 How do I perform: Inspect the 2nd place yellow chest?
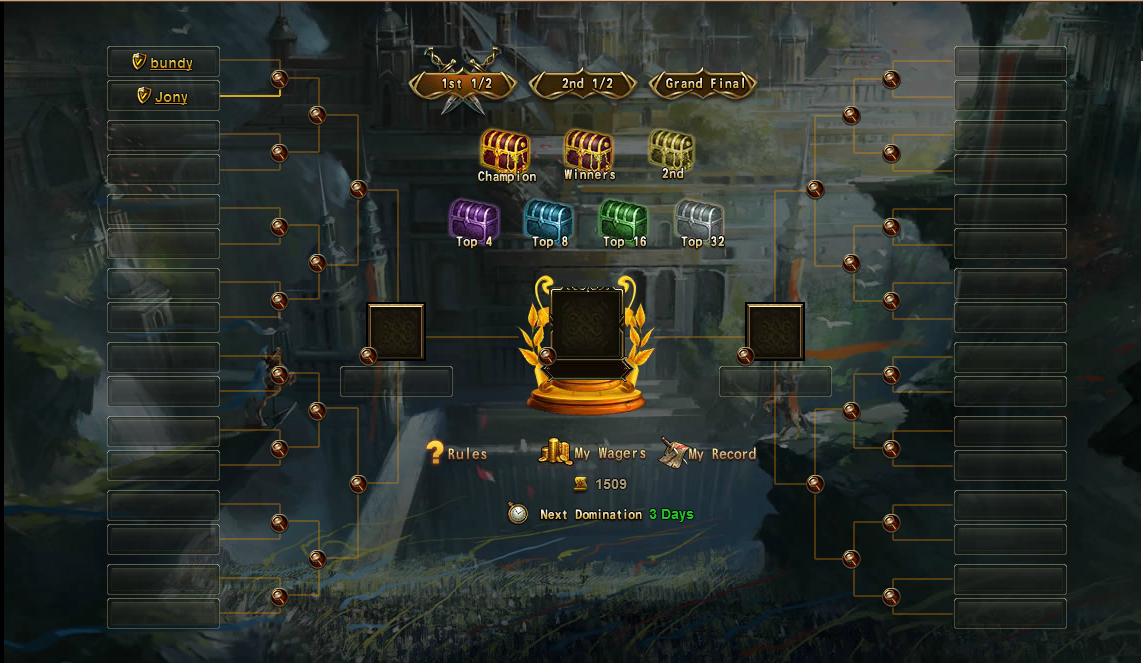click(672, 150)
